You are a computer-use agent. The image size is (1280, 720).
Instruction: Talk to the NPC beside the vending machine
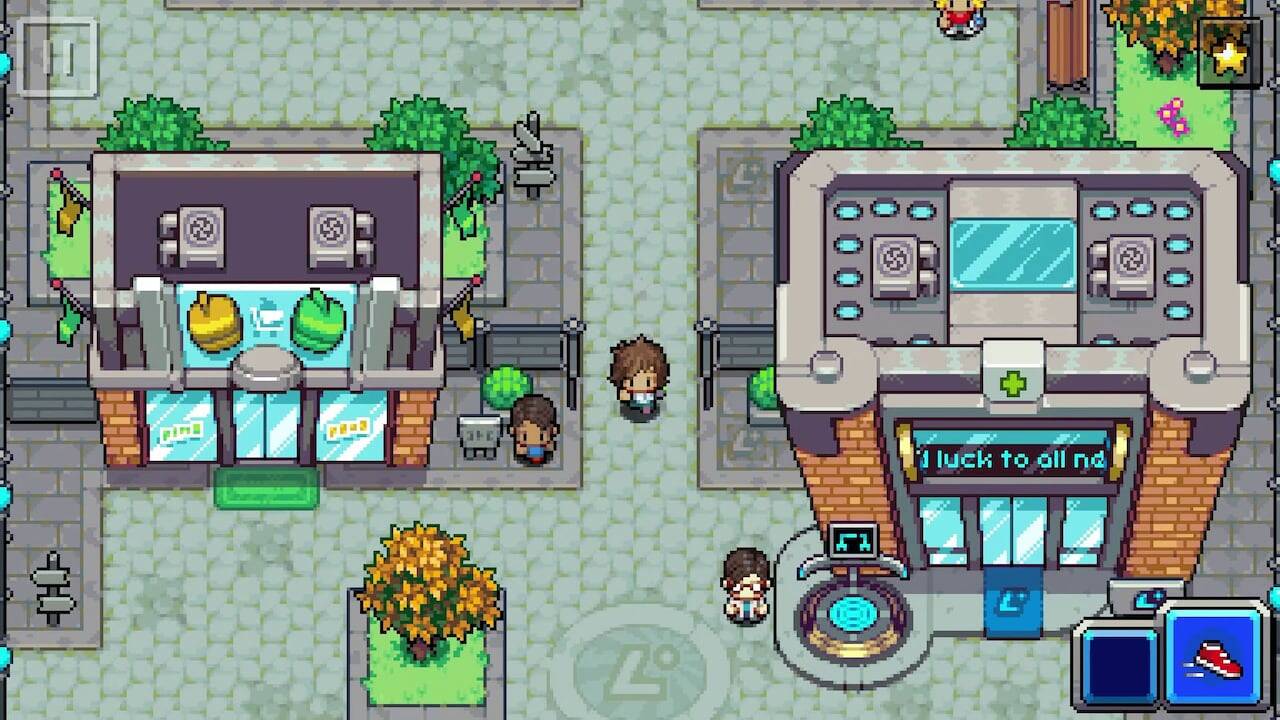(x=534, y=432)
